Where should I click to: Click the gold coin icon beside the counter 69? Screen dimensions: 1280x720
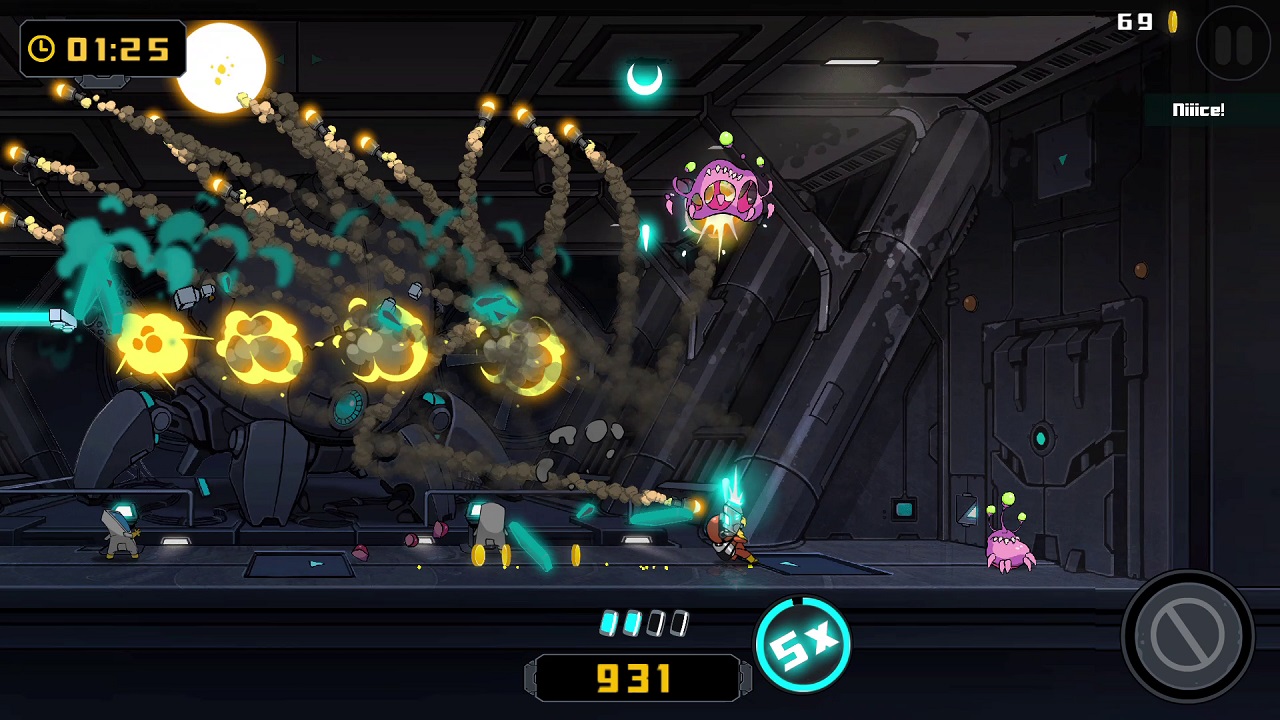click(1172, 22)
